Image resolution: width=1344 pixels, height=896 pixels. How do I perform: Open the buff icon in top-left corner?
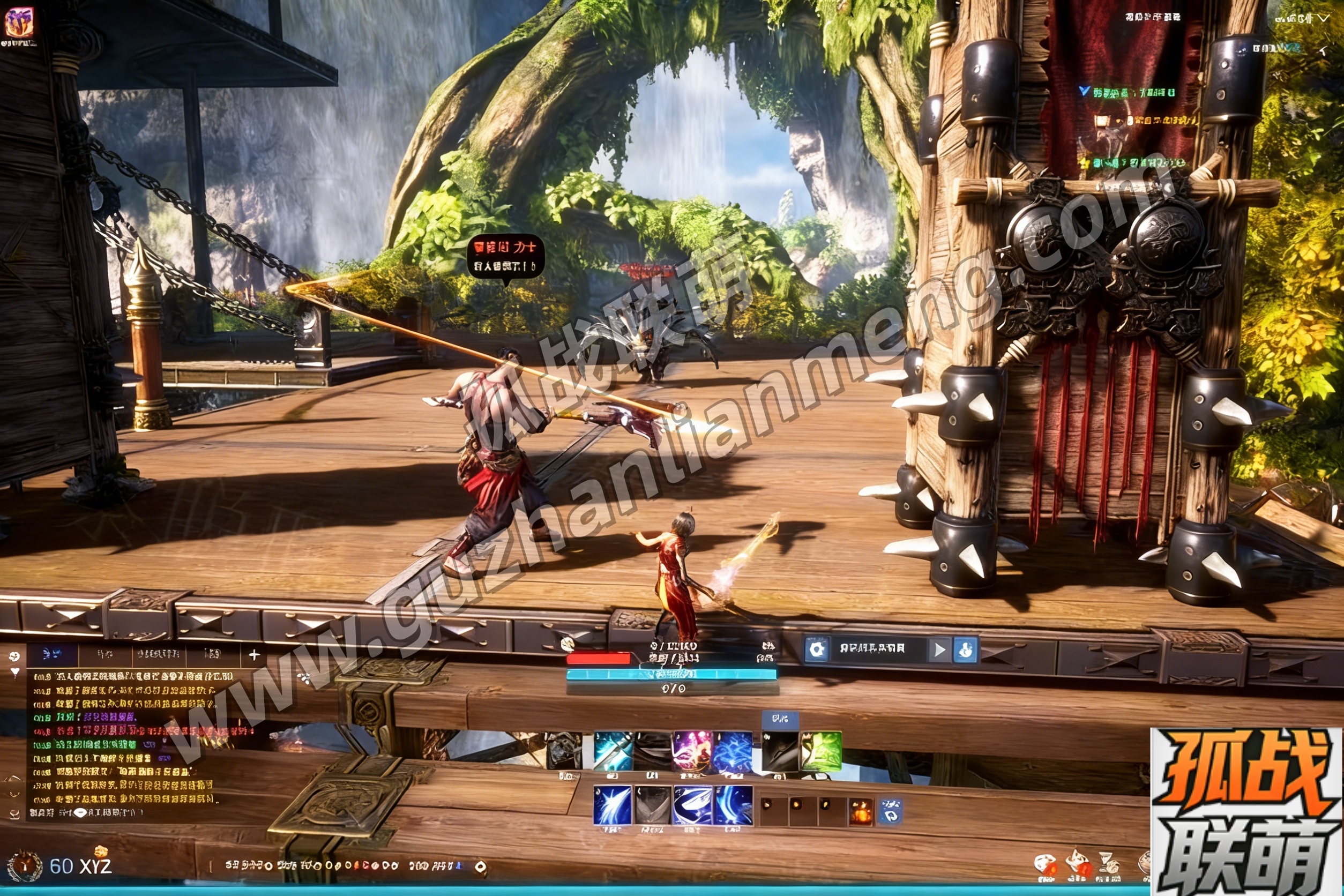pos(19,23)
